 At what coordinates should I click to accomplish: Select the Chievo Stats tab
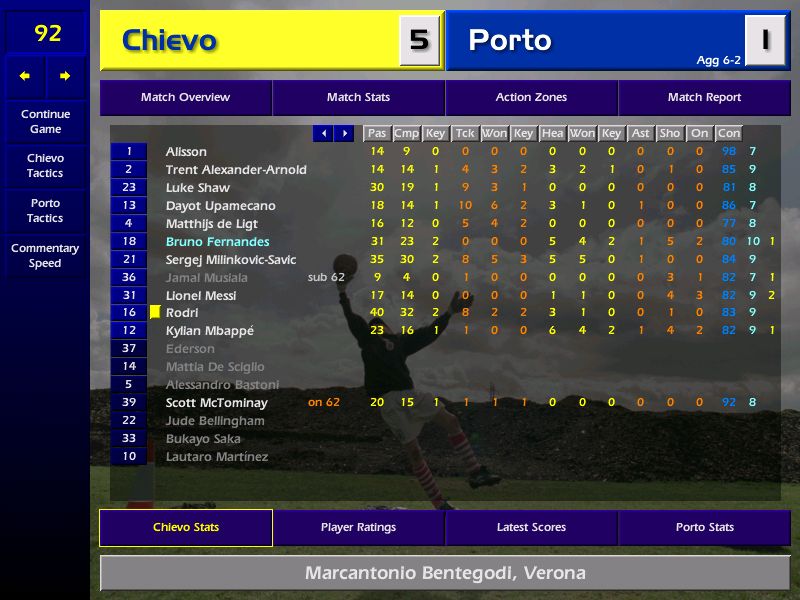point(186,528)
